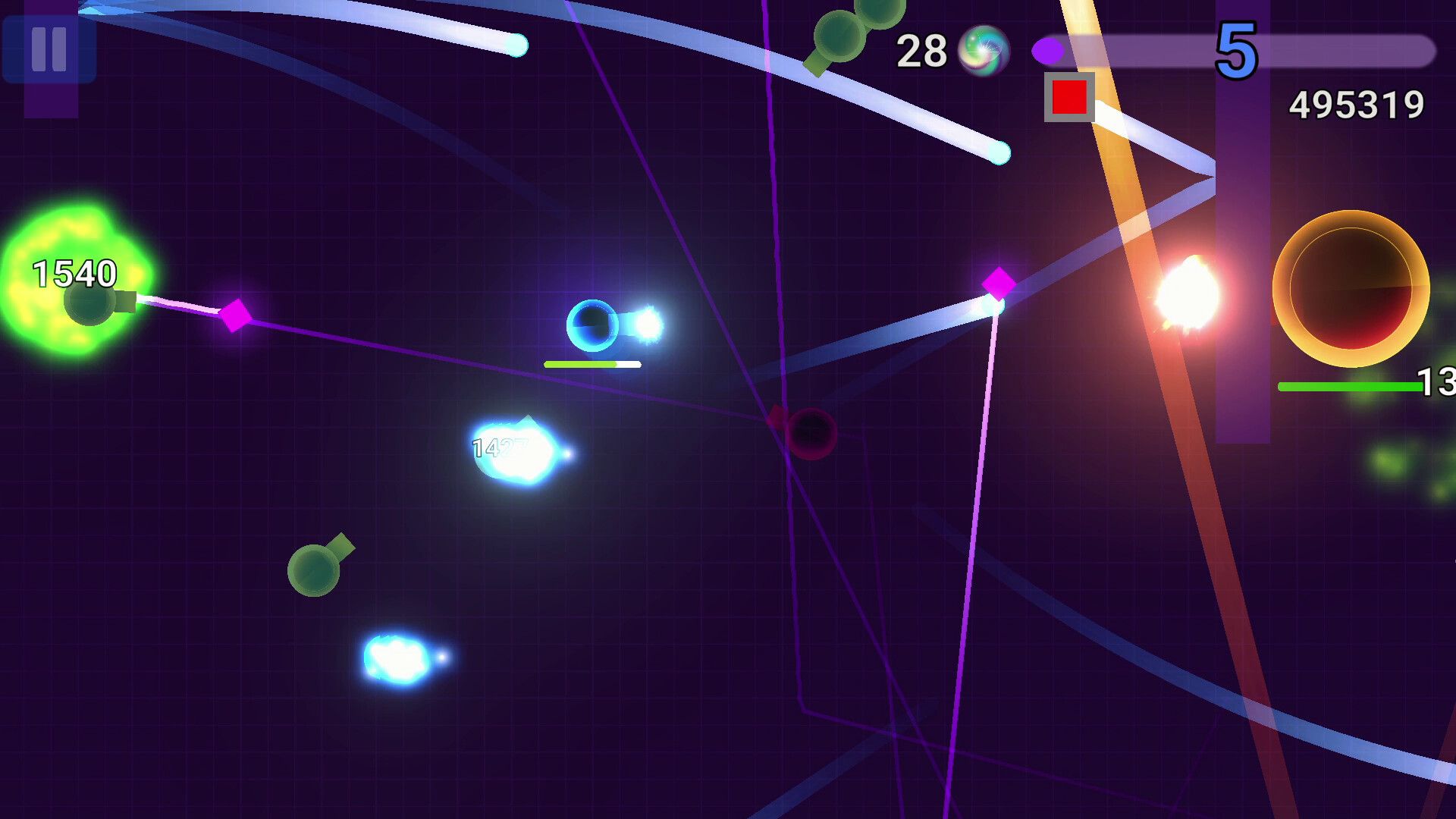Click the purple dot on the level progress bar

point(1047,49)
